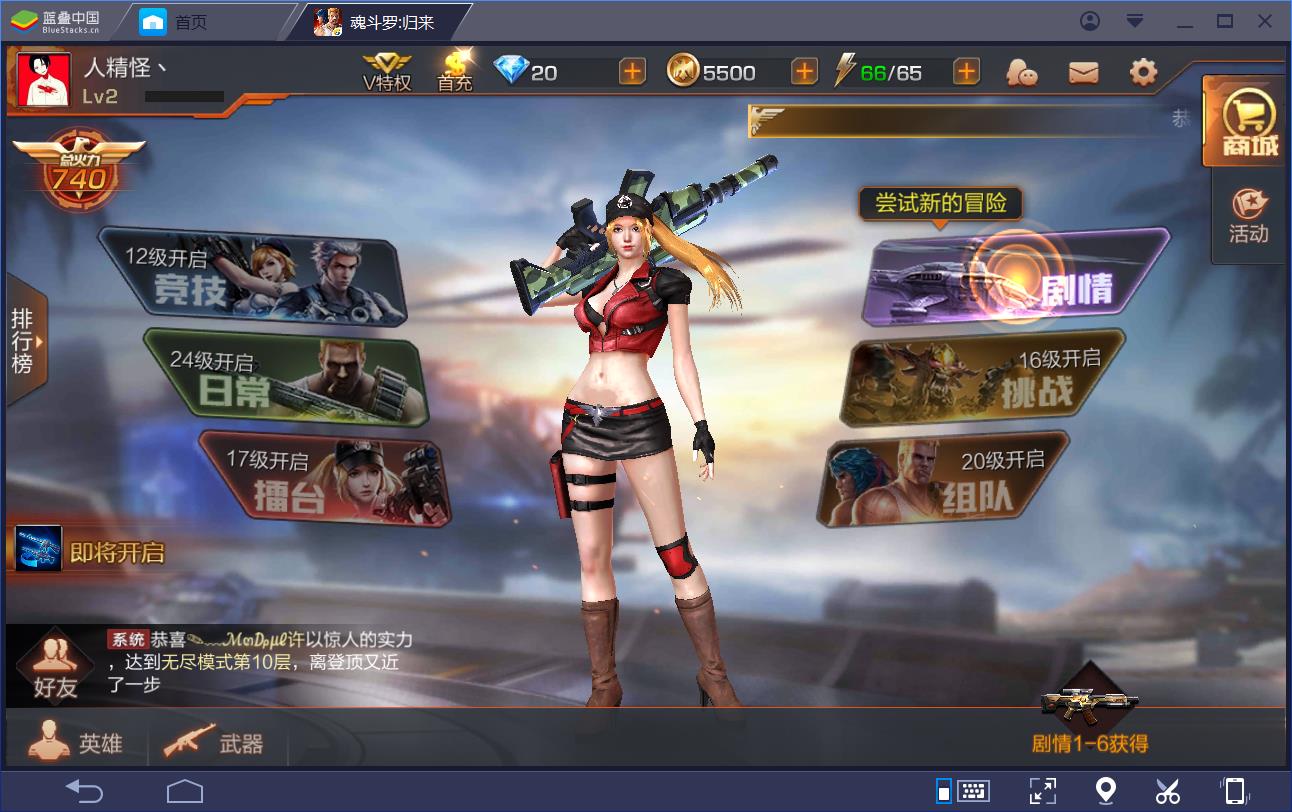Add gold coins with the plus button
Viewport: 1292px width, 812px height.
coord(804,72)
